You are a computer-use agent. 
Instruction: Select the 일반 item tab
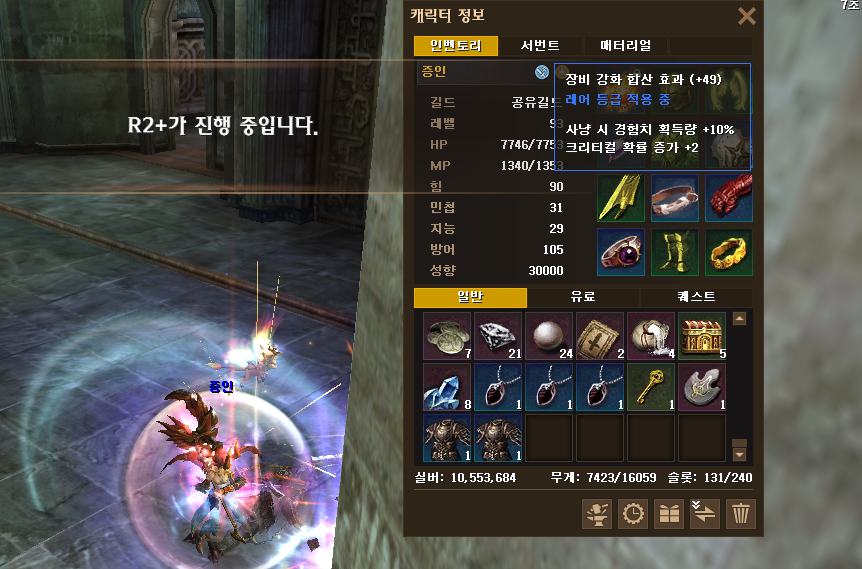469,298
